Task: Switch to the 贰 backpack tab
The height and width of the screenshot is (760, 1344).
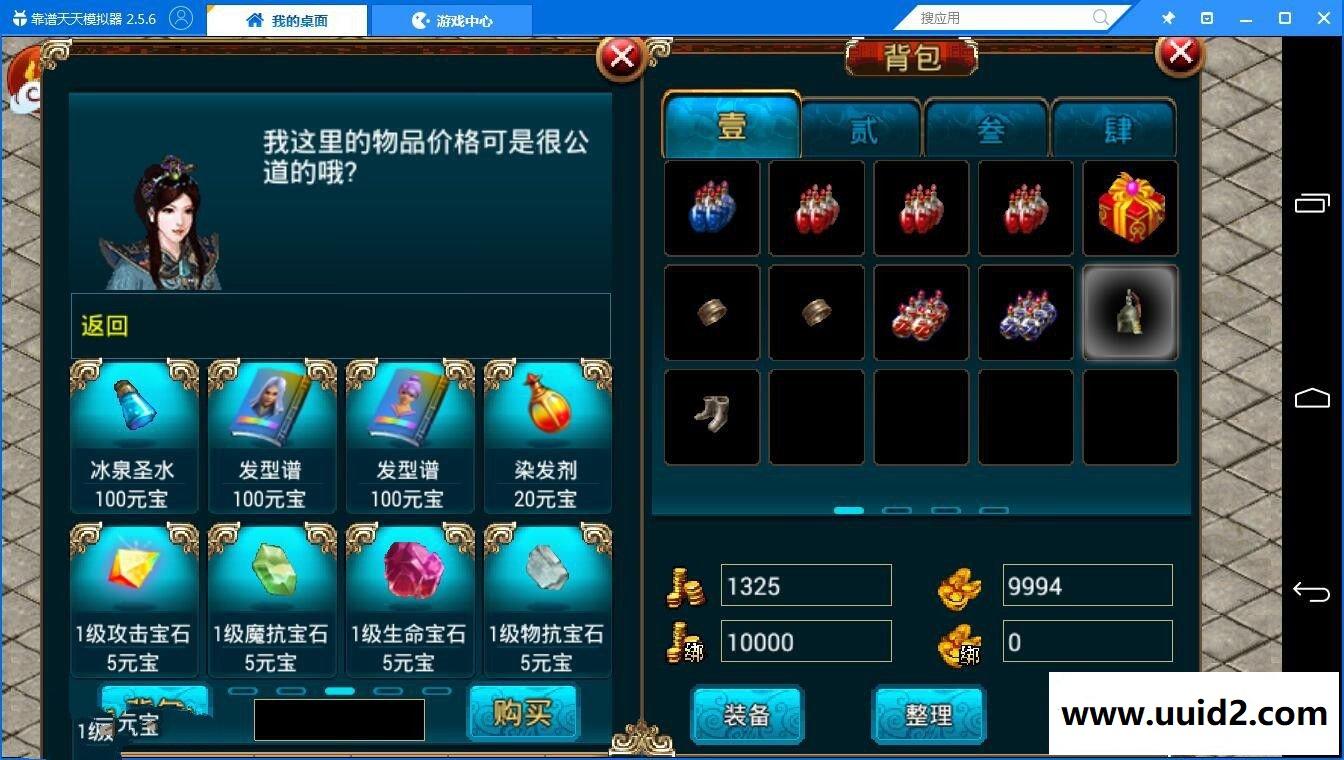Action: click(859, 128)
